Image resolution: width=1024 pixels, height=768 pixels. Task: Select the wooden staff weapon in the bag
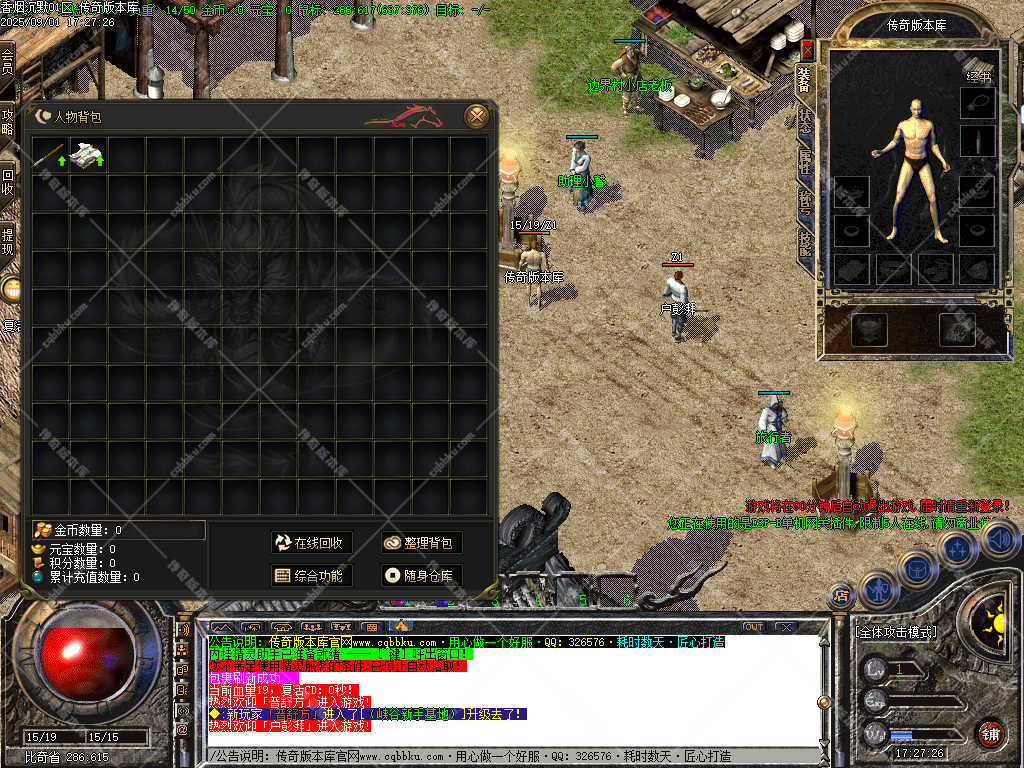(x=50, y=155)
